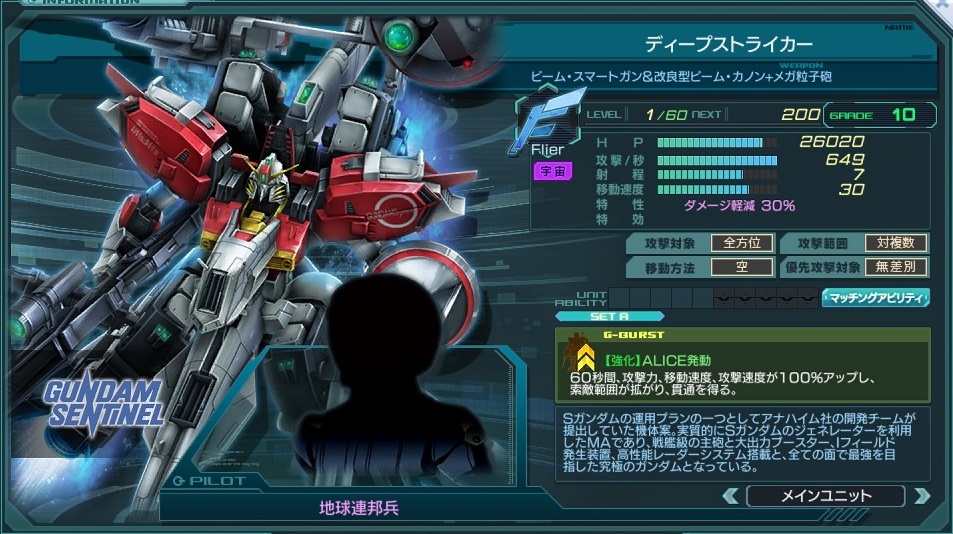Go to the next unit with right arrow
Image resolution: width=953 pixels, height=534 pixels.
pyautogui.click(x=921, y=495)
